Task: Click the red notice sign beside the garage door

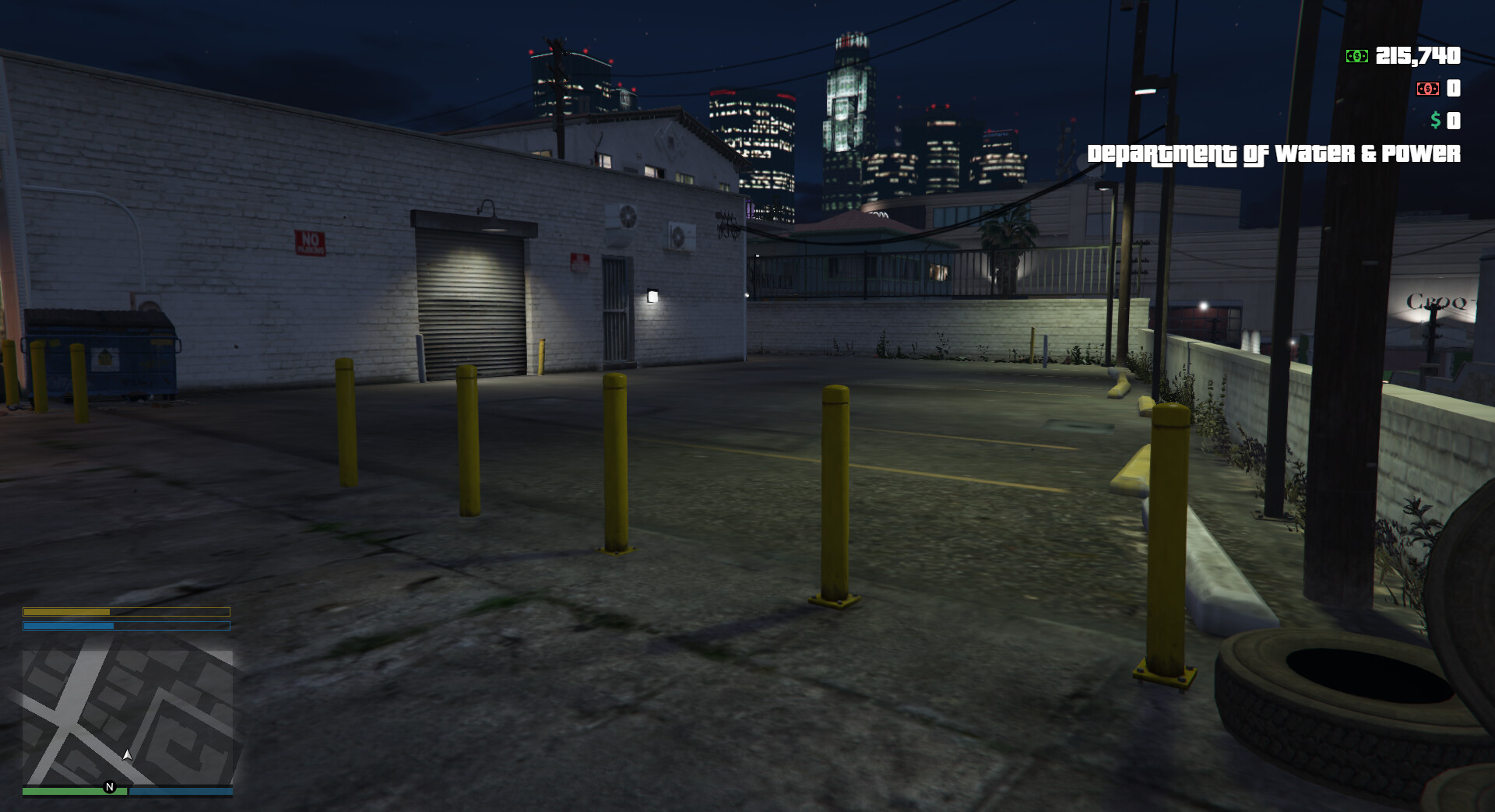Action: pos(579,261)
